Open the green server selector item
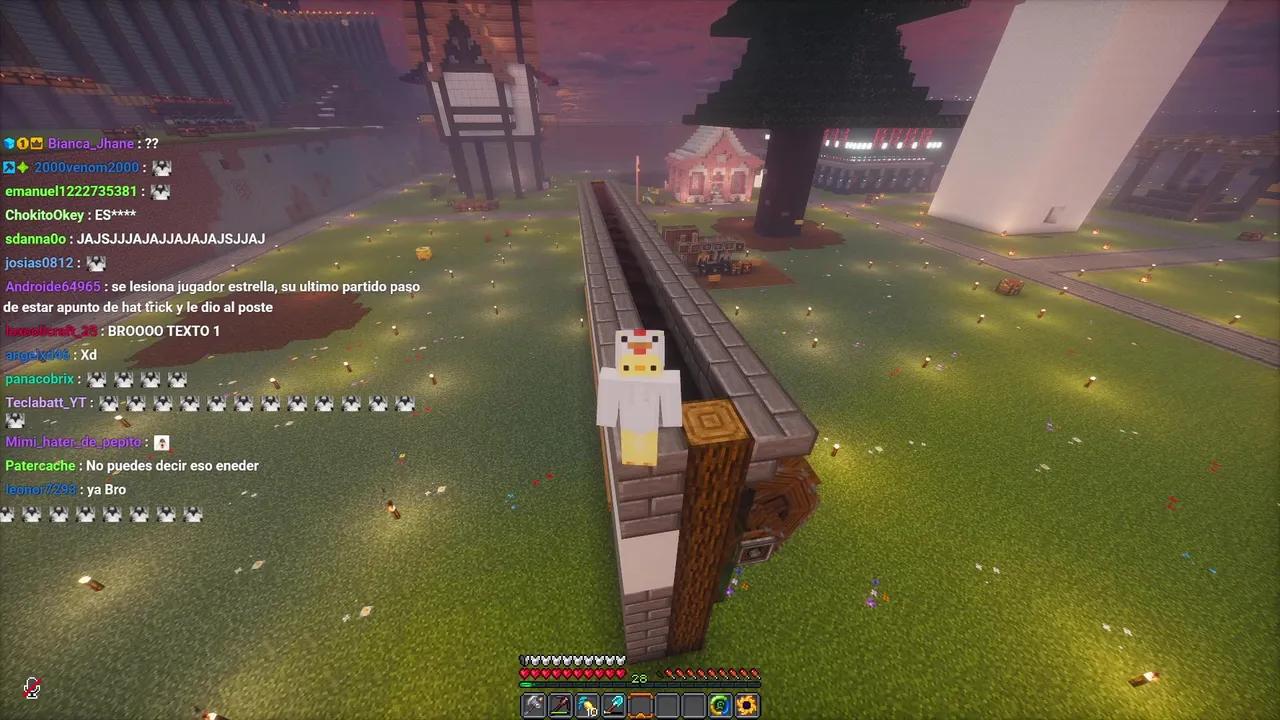The width and height of the screenshot is (1280, 720). [x=718, y=705]
